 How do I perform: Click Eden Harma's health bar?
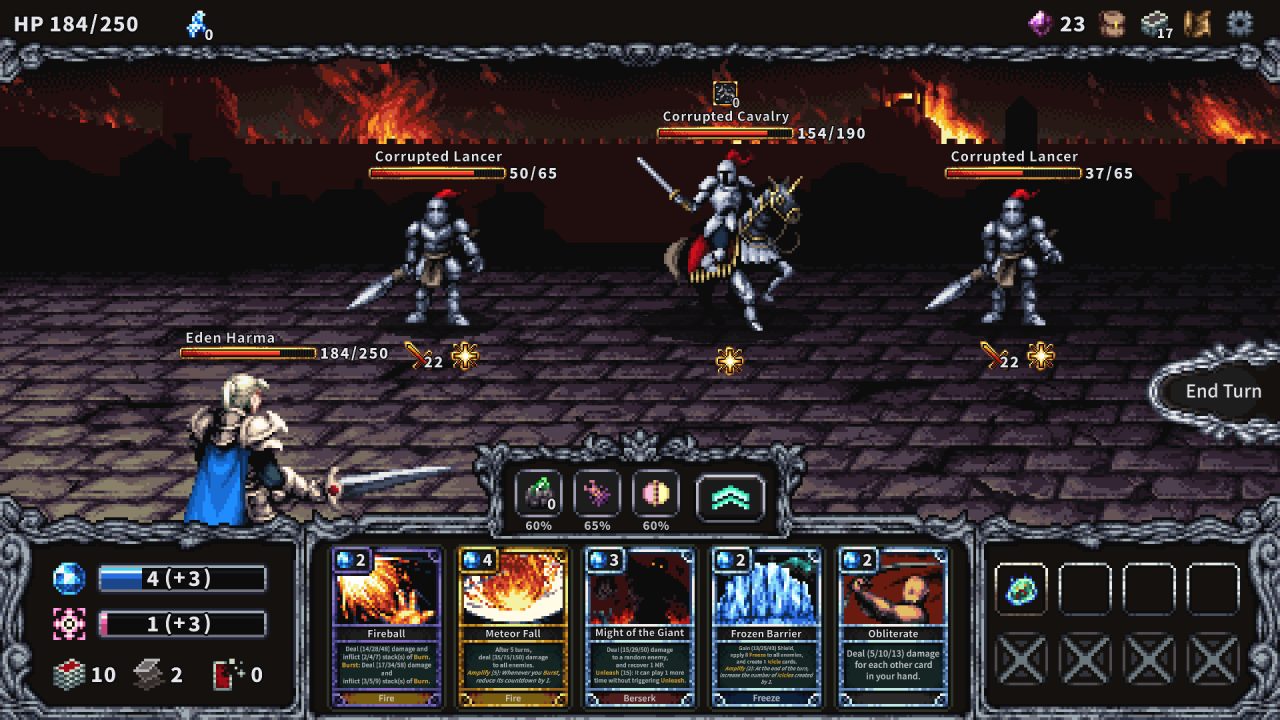coord(250,352)
